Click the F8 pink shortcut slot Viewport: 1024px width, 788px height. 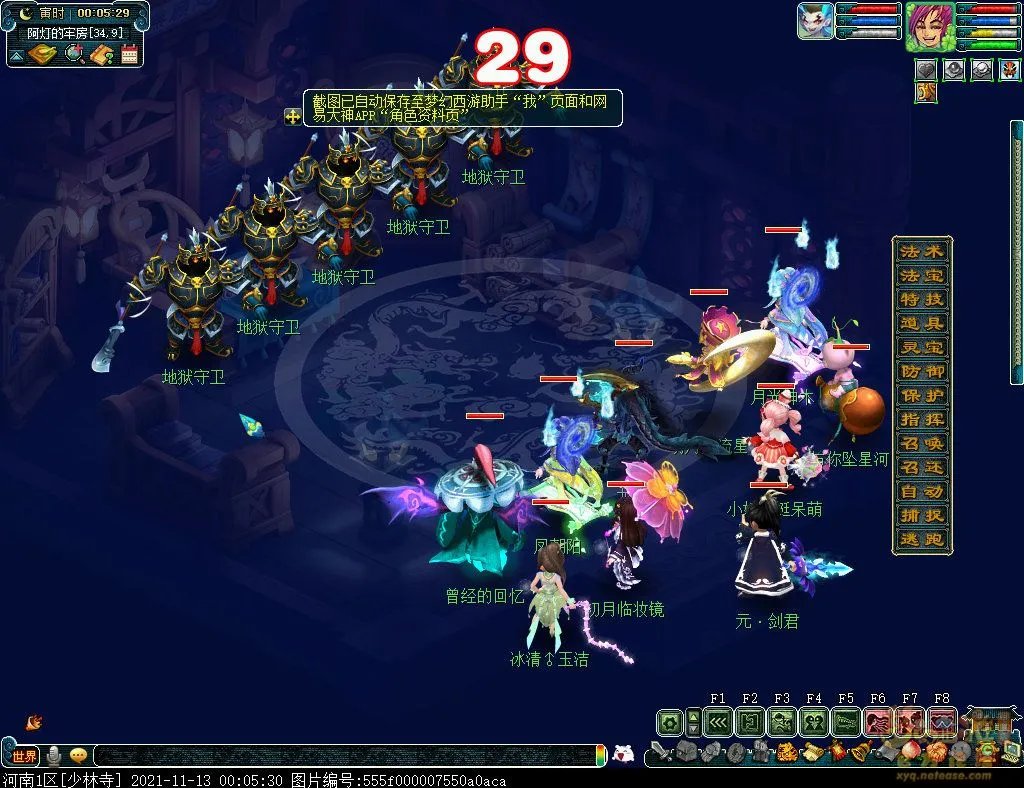point(942,721)
